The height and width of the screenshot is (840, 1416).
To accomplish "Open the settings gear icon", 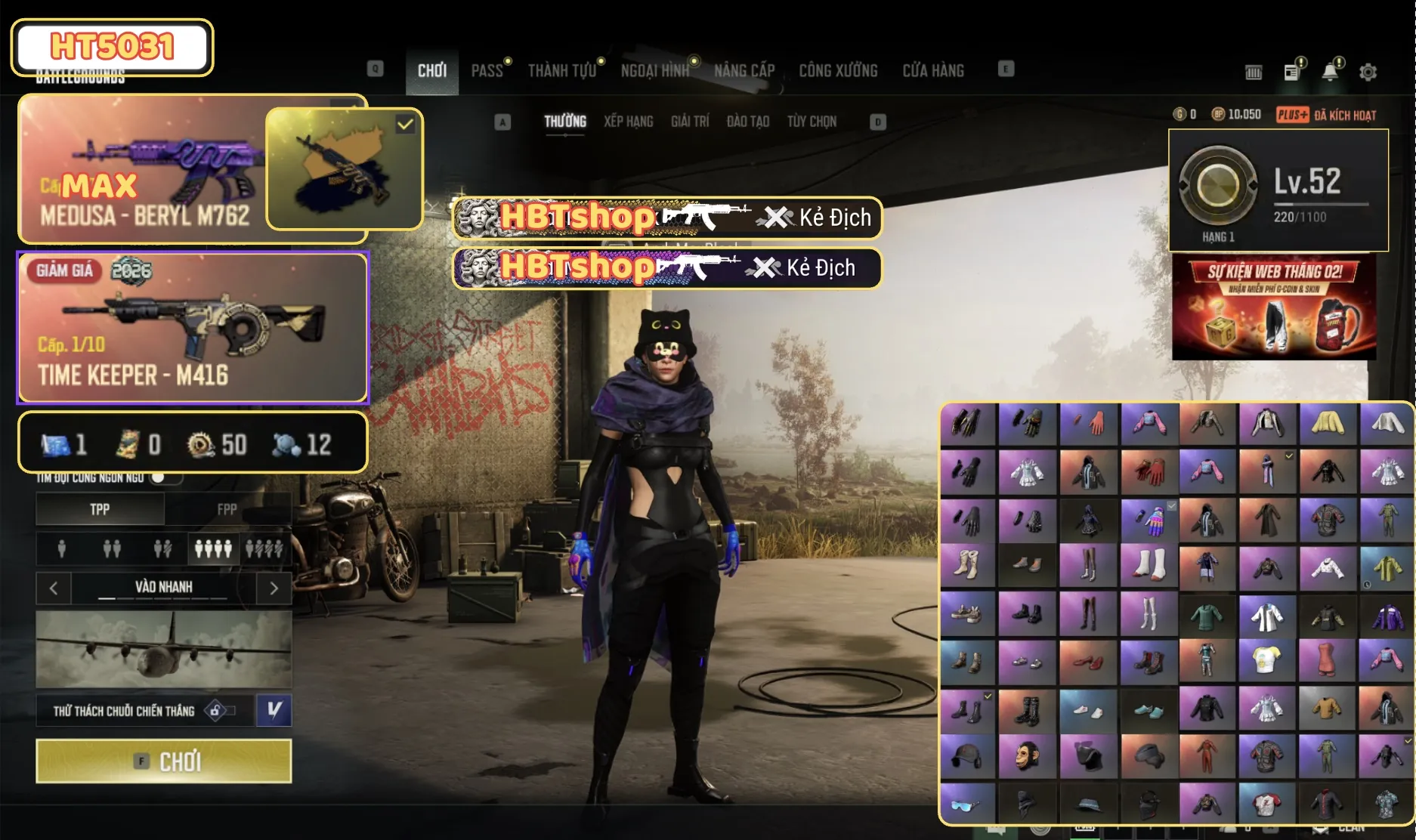I will 1368,72.
